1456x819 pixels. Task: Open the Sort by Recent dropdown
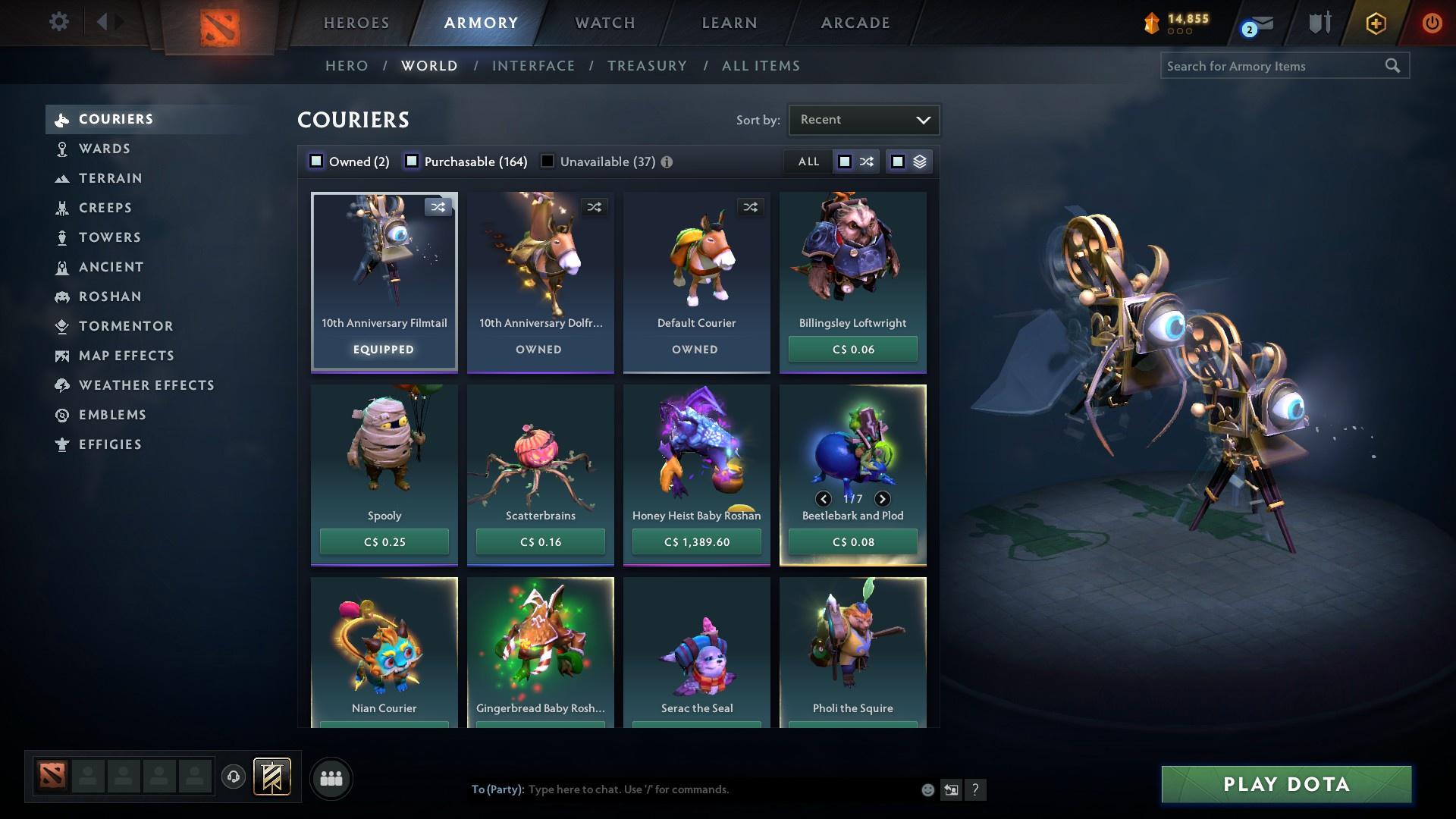(863, 119)
